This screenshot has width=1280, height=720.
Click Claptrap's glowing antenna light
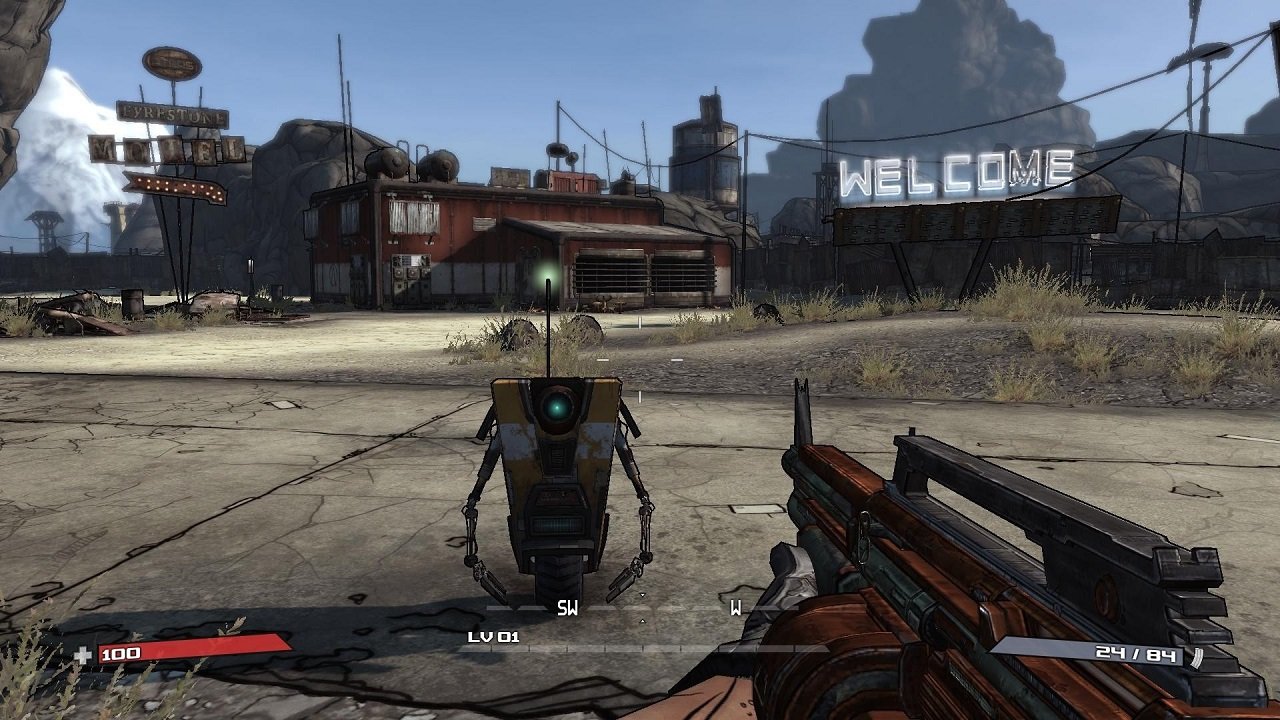coord(549,275)
